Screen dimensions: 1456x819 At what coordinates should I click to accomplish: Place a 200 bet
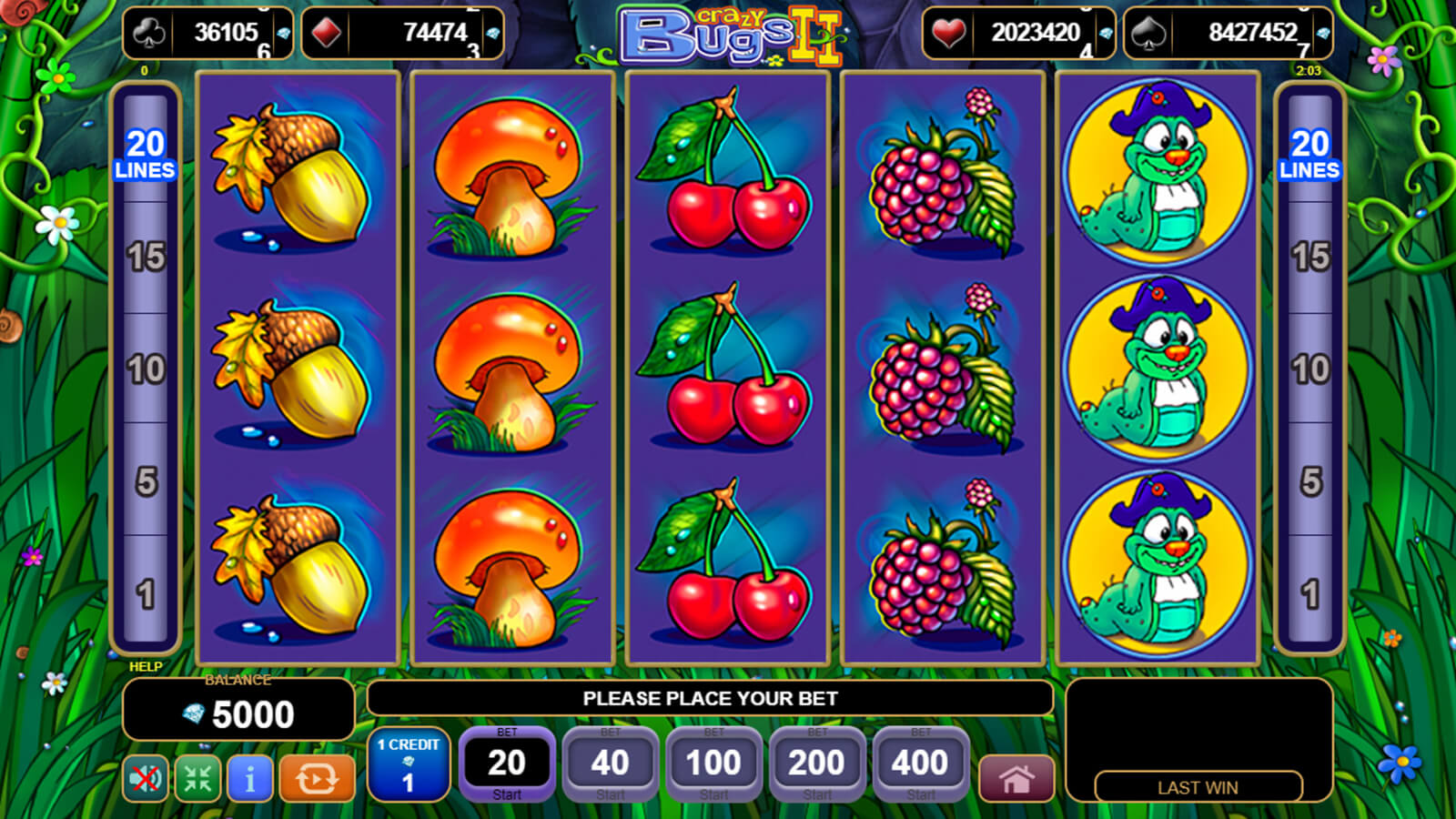[x=816, y=763]
